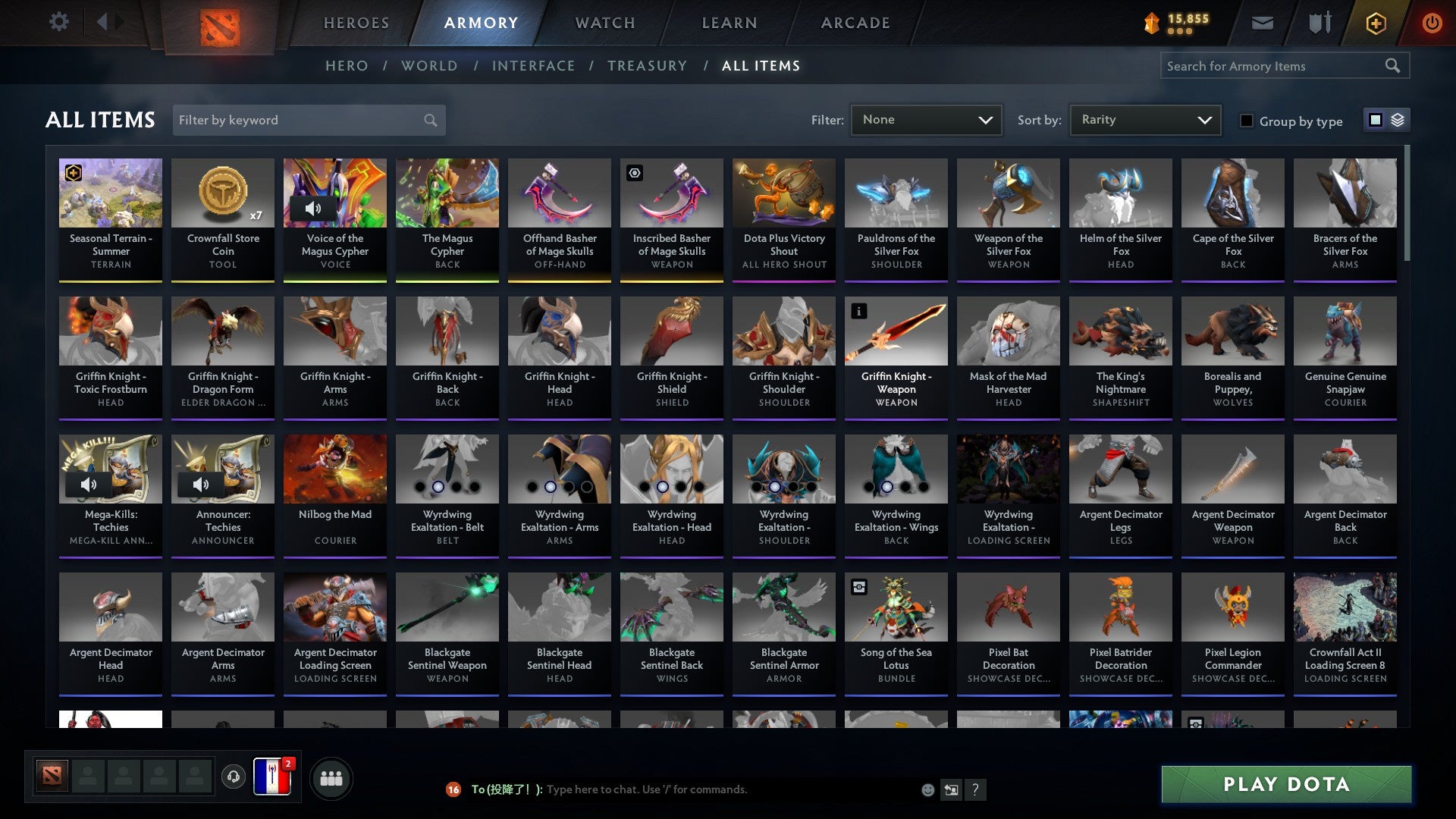Open the friends list icon near chat
The image size is (1456, 819).
pos(331,777)
